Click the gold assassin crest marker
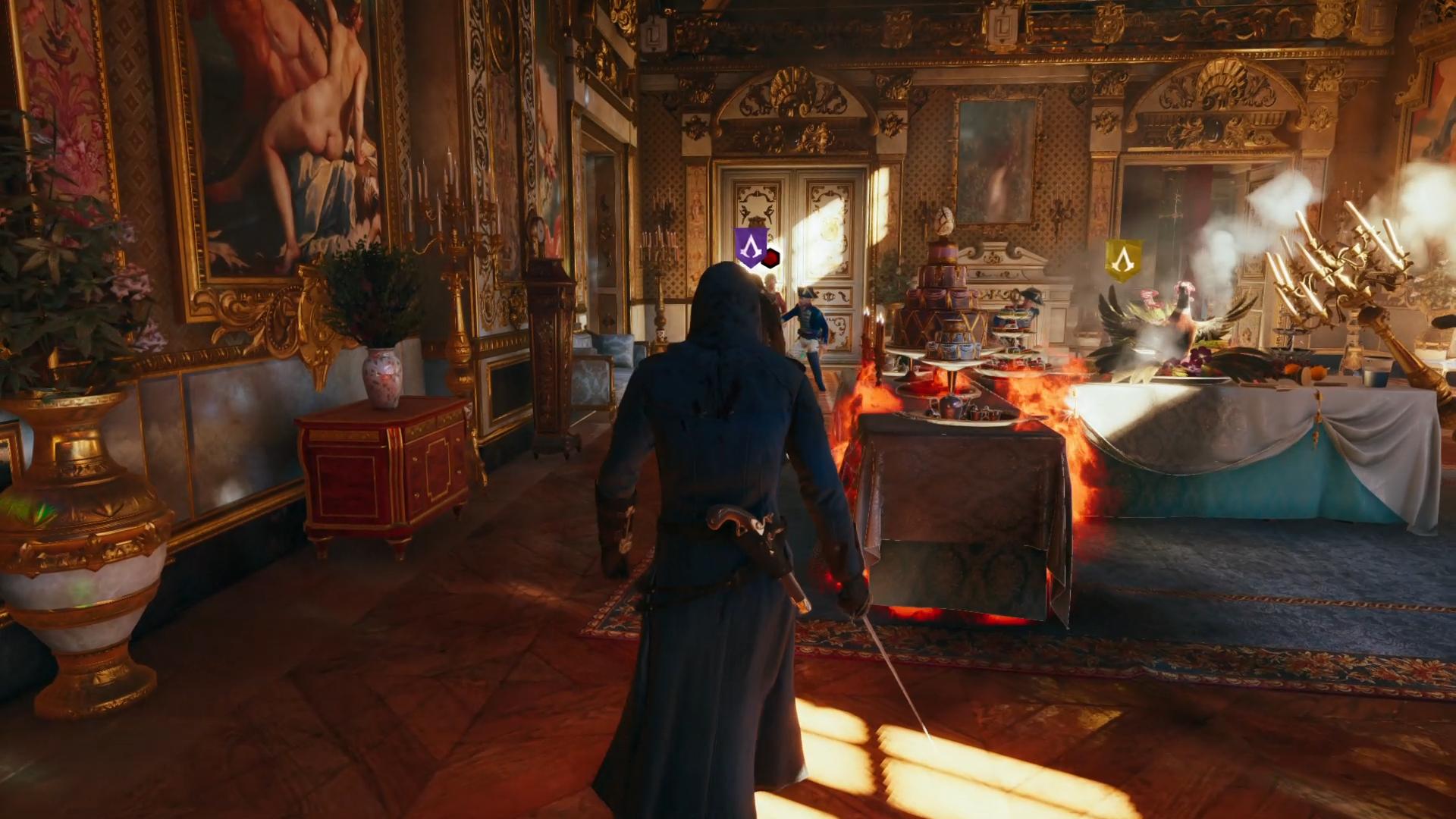 coord(1123,260)
